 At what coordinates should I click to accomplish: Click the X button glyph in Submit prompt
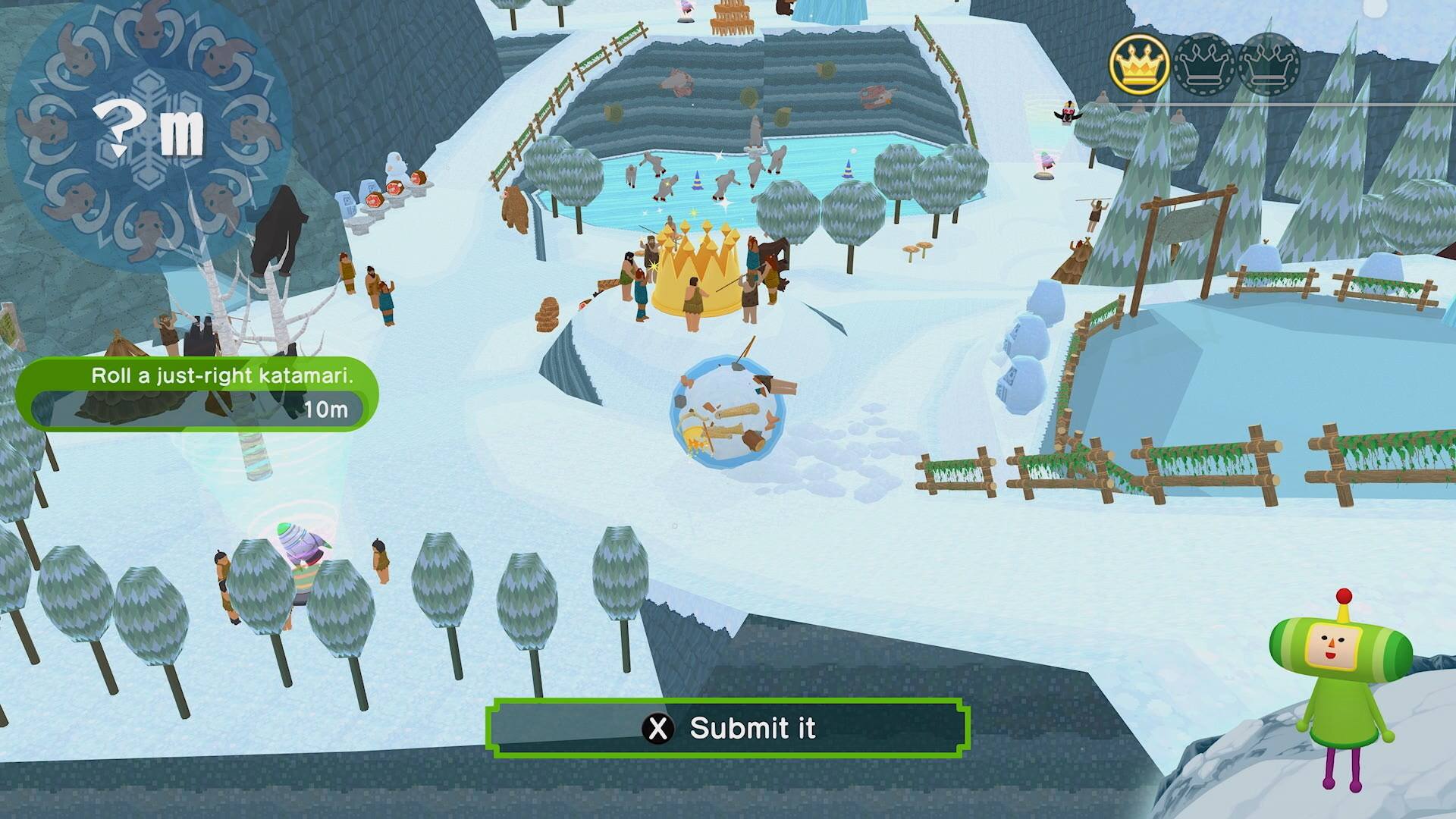coord(659,729)
